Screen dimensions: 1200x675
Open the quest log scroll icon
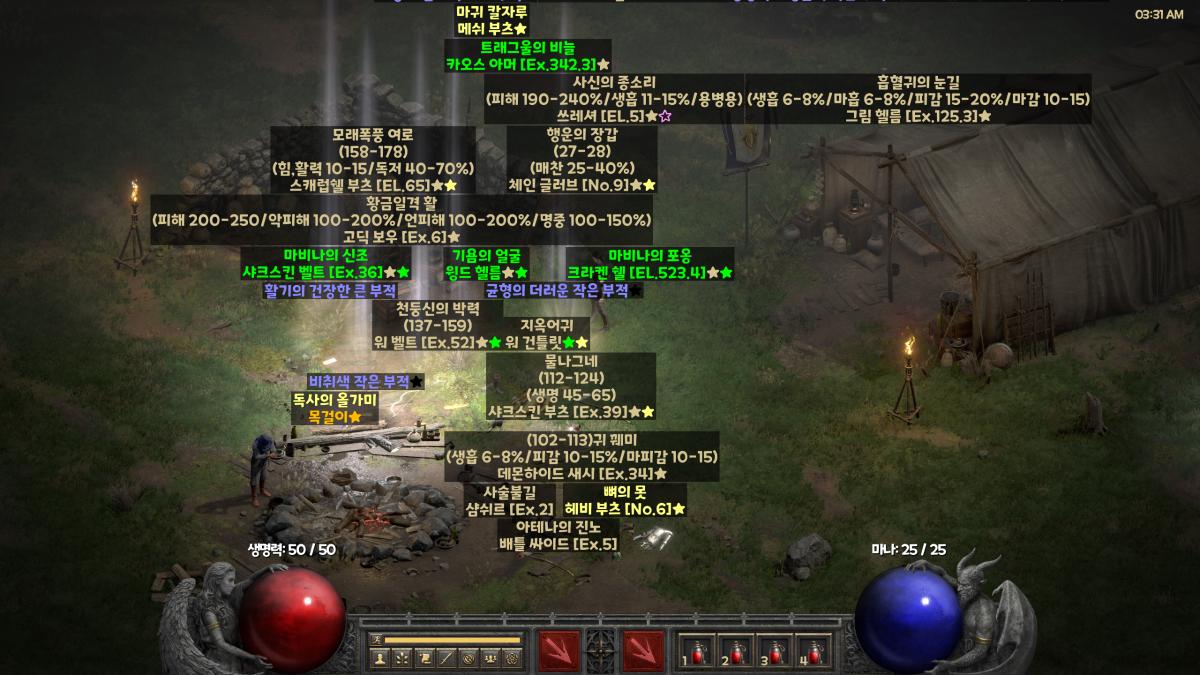[x=424, y=658]
